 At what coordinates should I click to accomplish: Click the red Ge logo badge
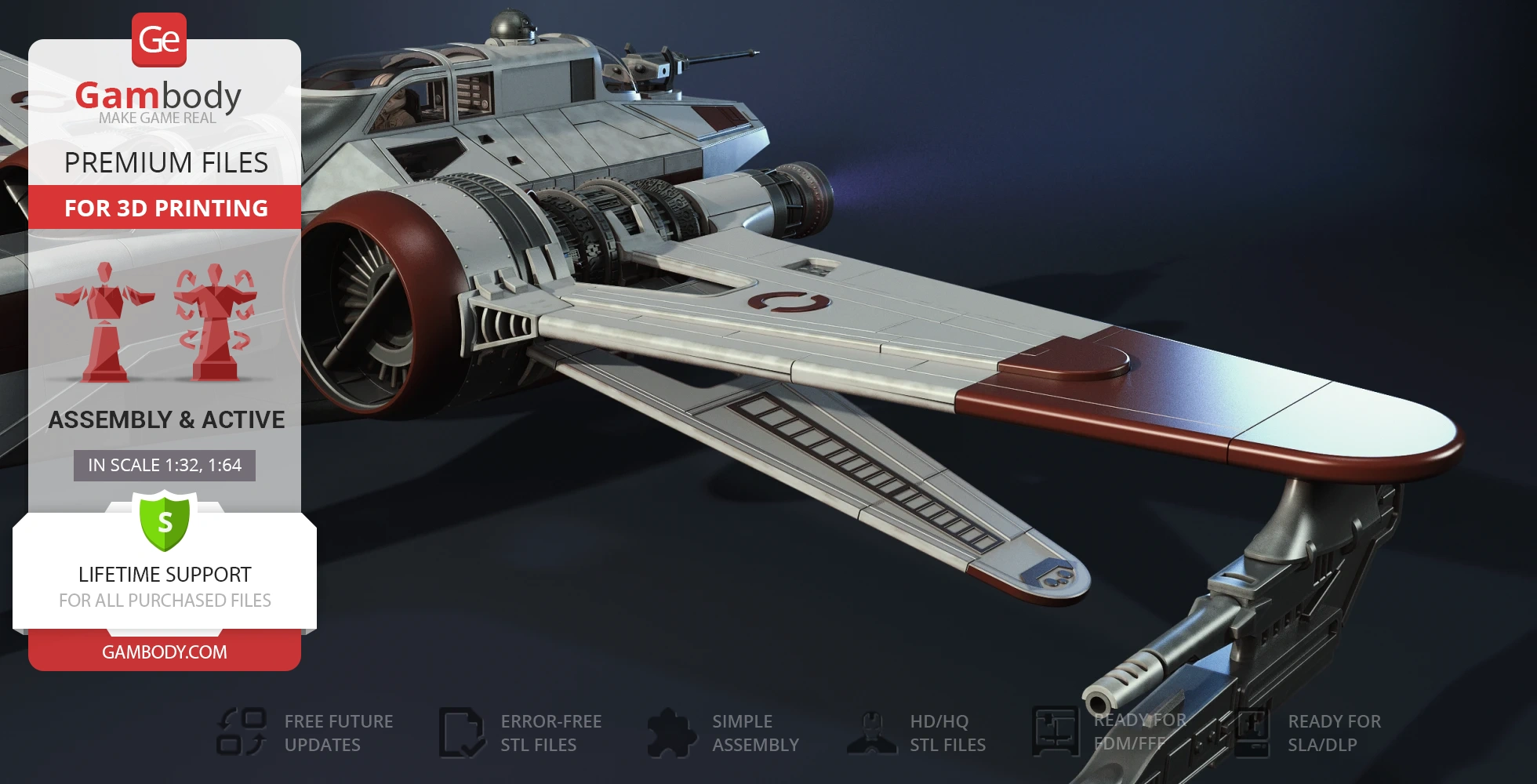click(159, 40)
